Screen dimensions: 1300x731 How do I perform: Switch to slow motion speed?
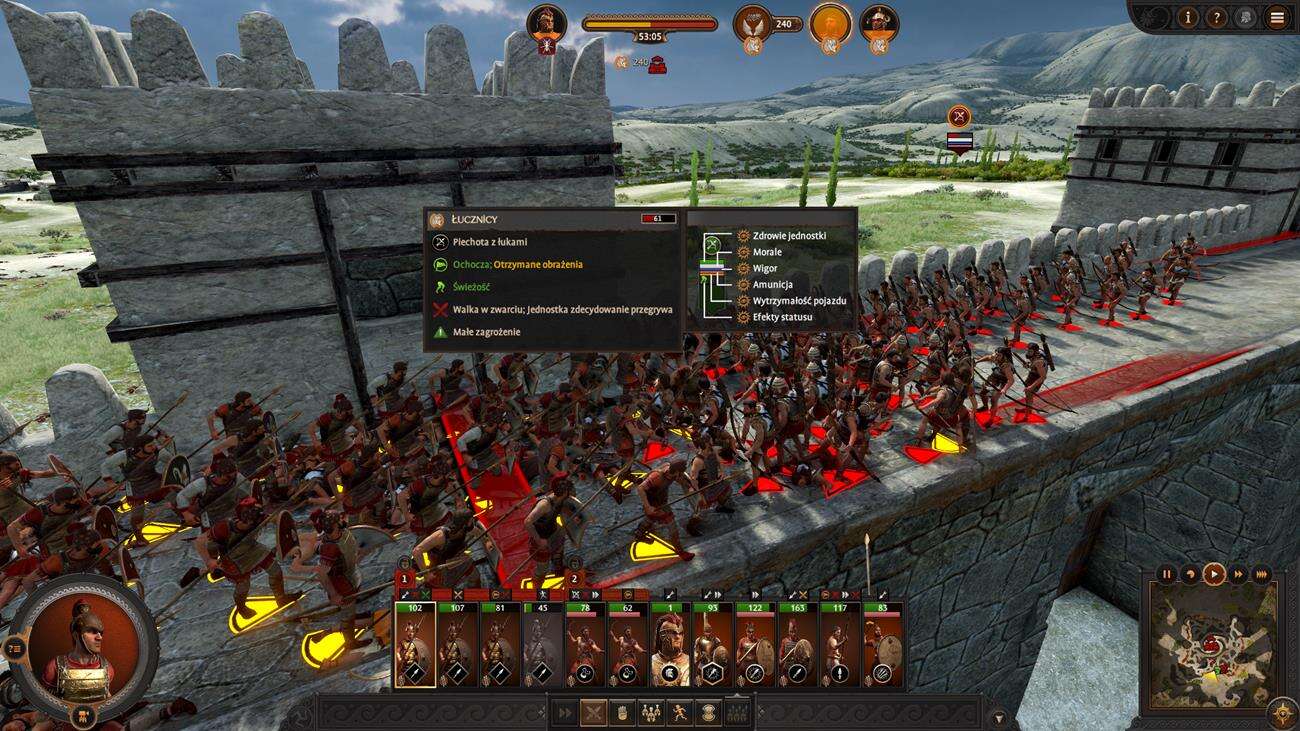click(x=1190, y=574)
